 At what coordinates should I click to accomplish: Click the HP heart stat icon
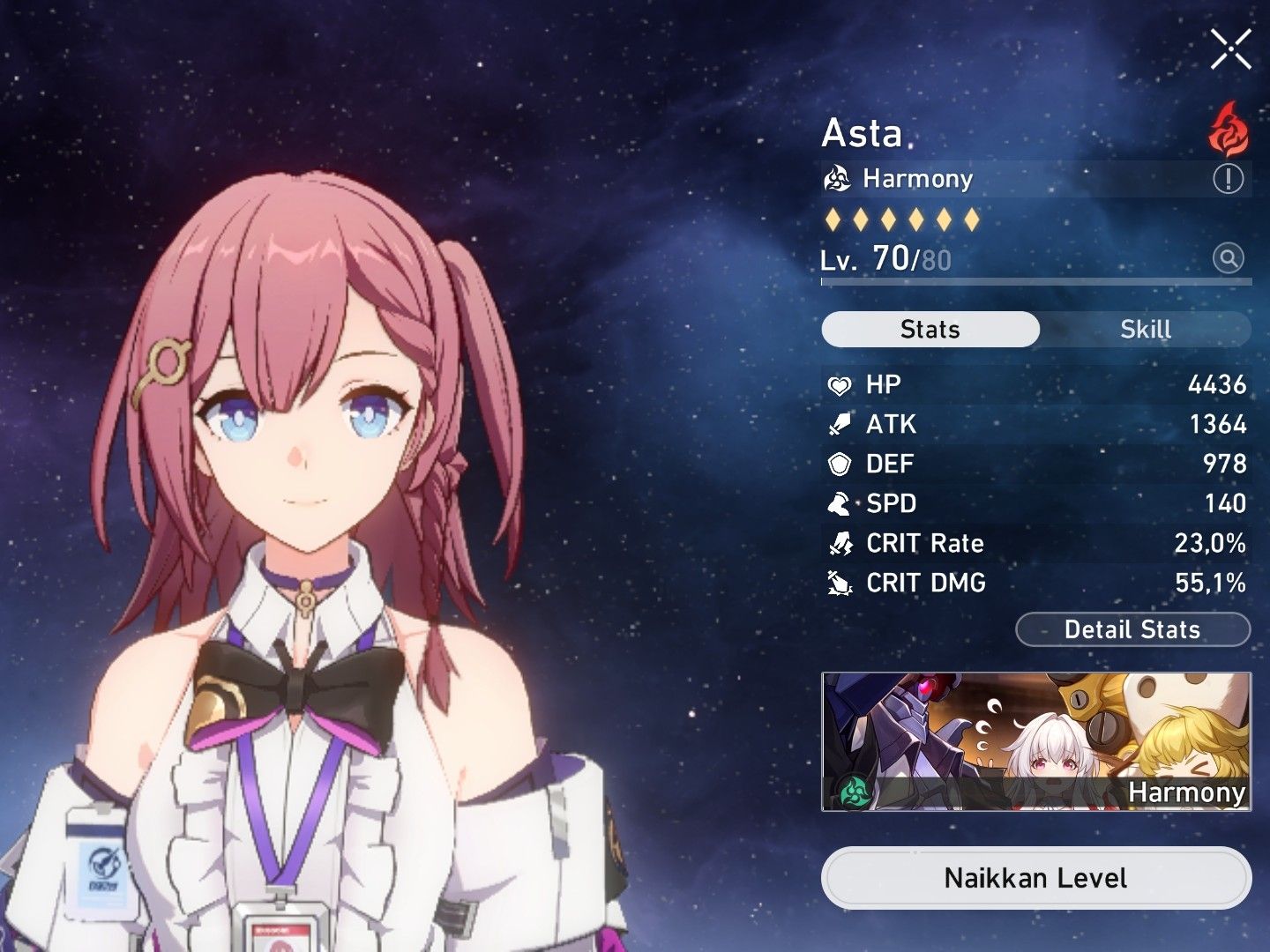click(x=840, y=385)
